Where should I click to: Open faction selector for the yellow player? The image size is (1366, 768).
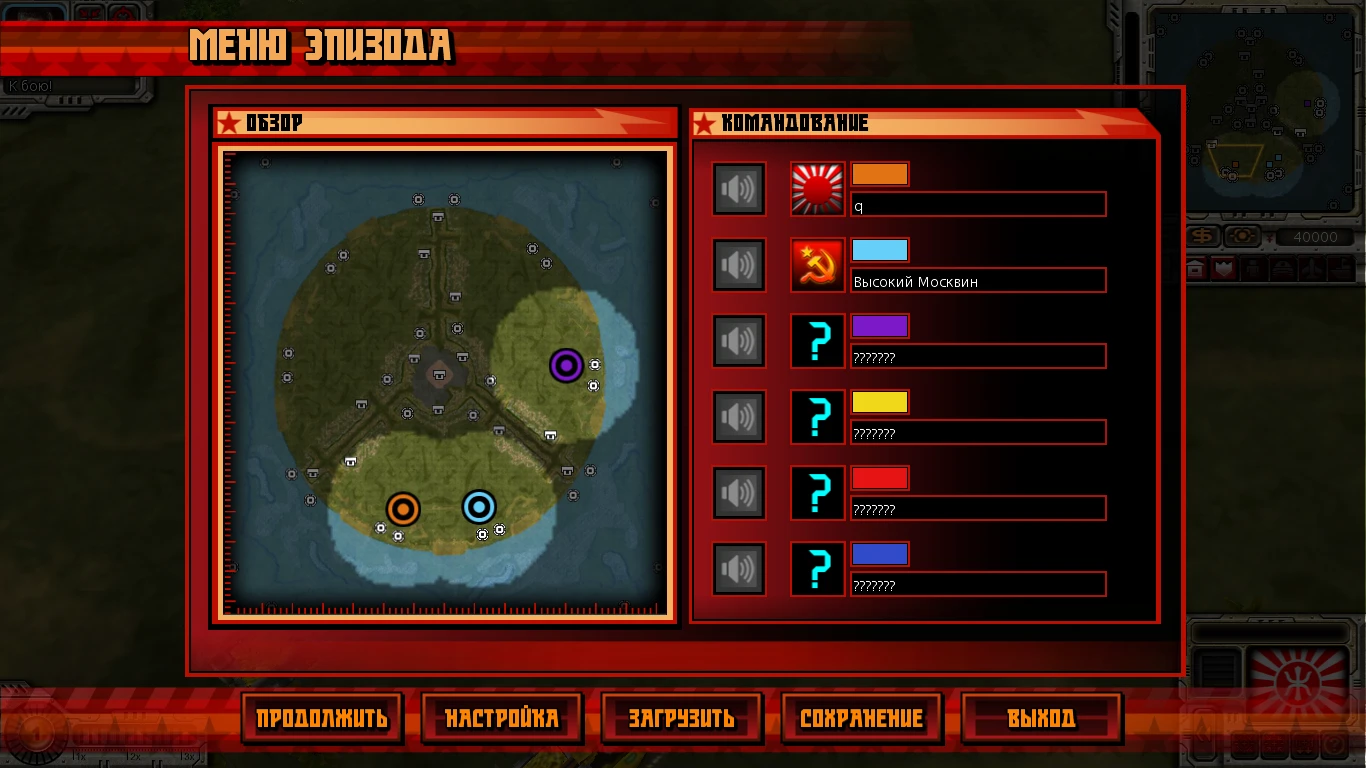pyautogui.click(x=817, y=416)
